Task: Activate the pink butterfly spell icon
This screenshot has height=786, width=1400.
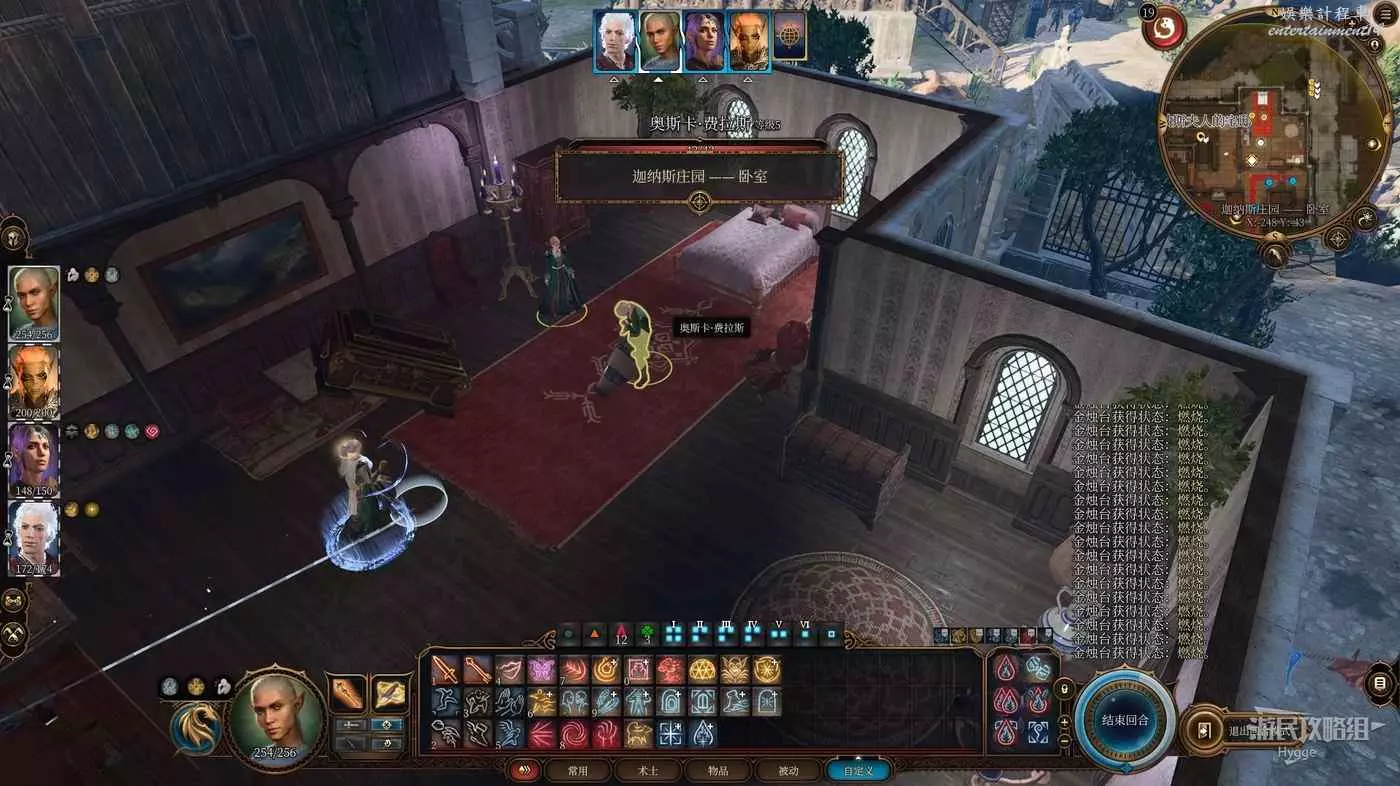Action: coord(542,670)
